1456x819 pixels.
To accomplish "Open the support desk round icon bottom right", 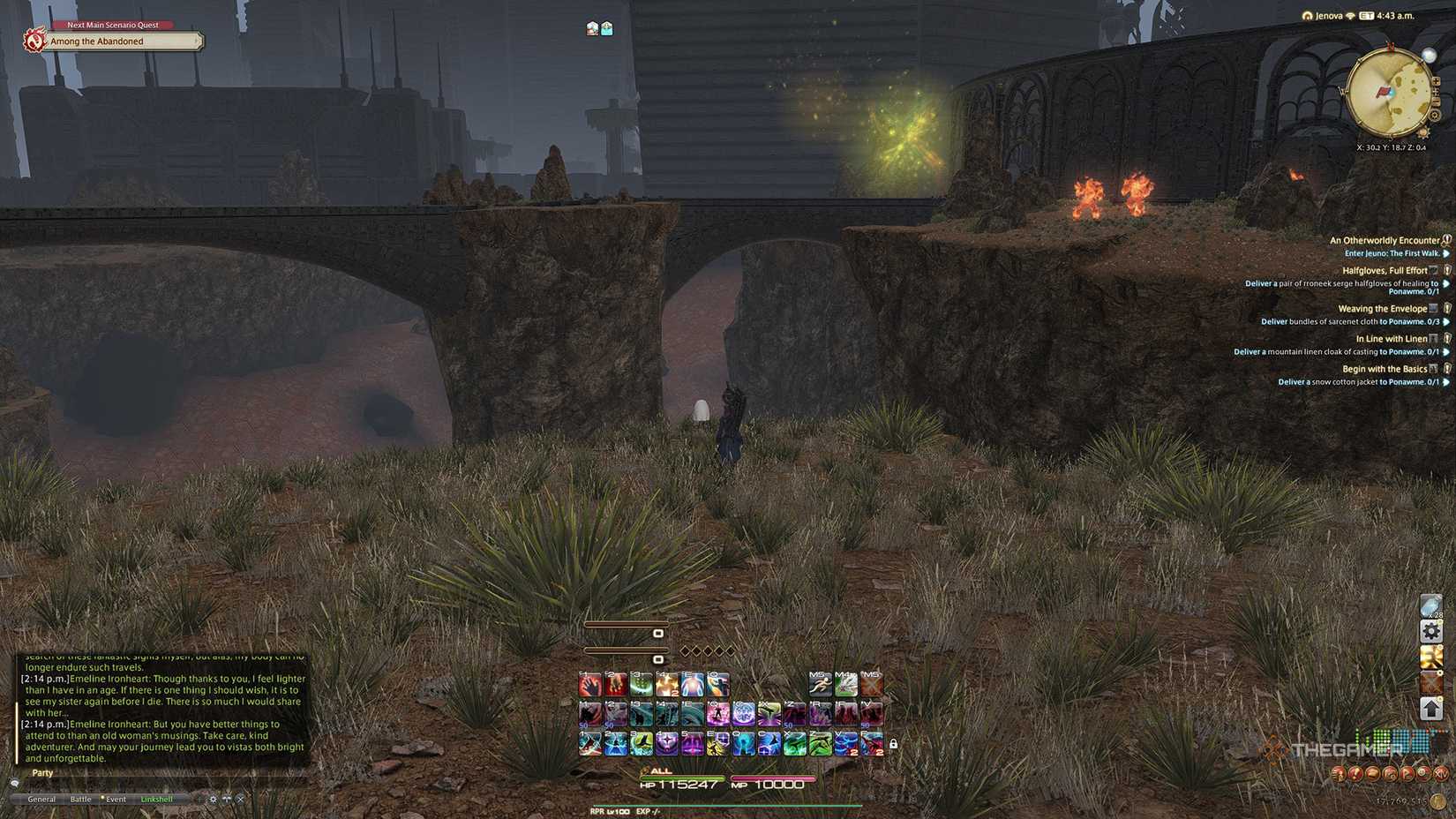I will 1355,774.
